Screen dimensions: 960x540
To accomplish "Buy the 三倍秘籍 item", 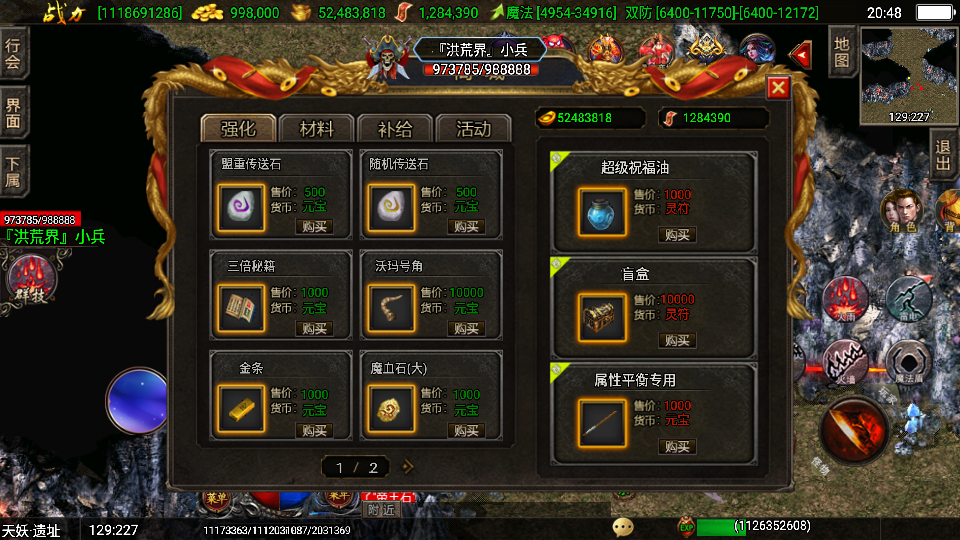I will pyautogui.click(x=314, y=329).
